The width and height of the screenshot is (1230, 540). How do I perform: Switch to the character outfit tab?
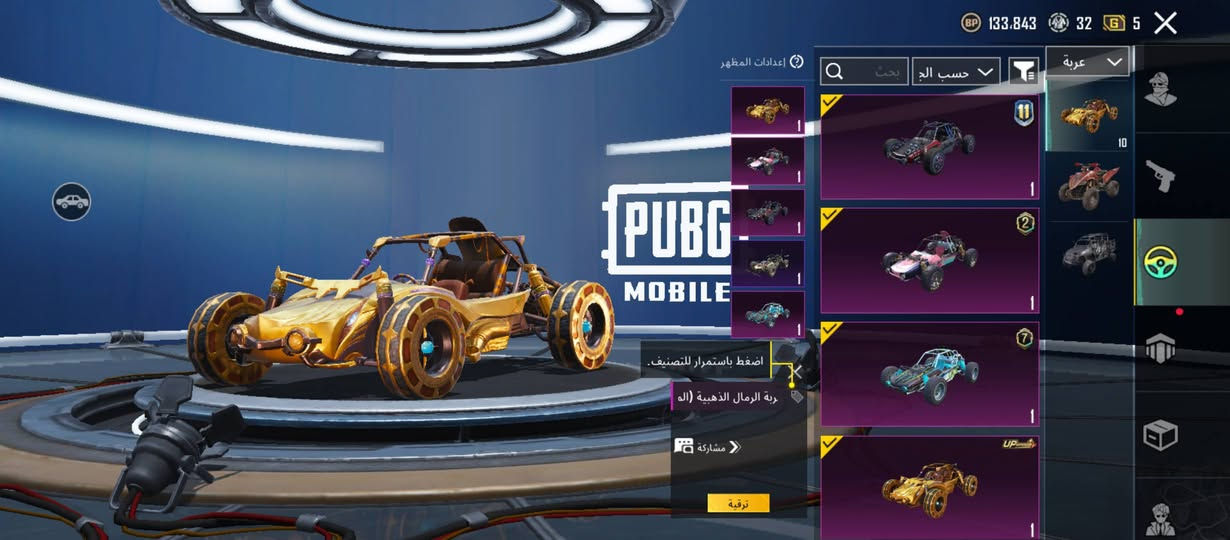[1161, 89]
